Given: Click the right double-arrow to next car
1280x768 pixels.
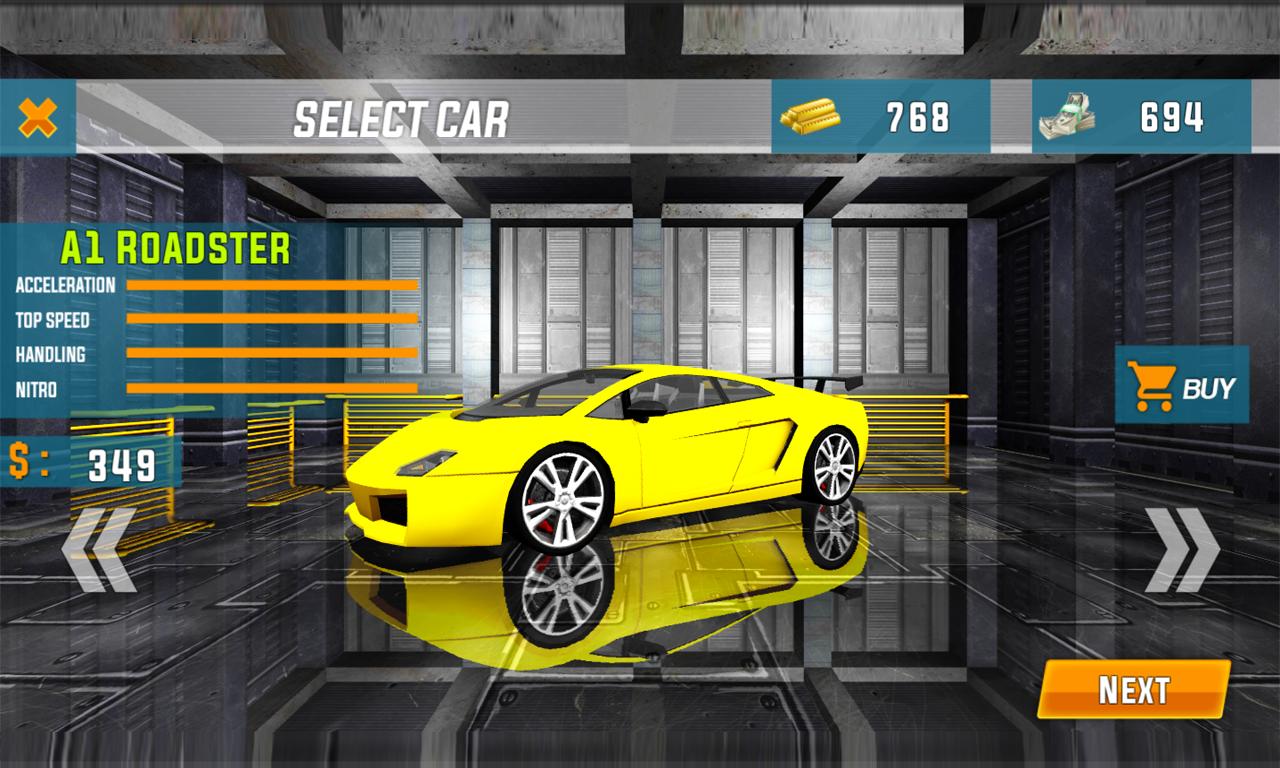Looking at the screenshot, I should (1184, 548).
